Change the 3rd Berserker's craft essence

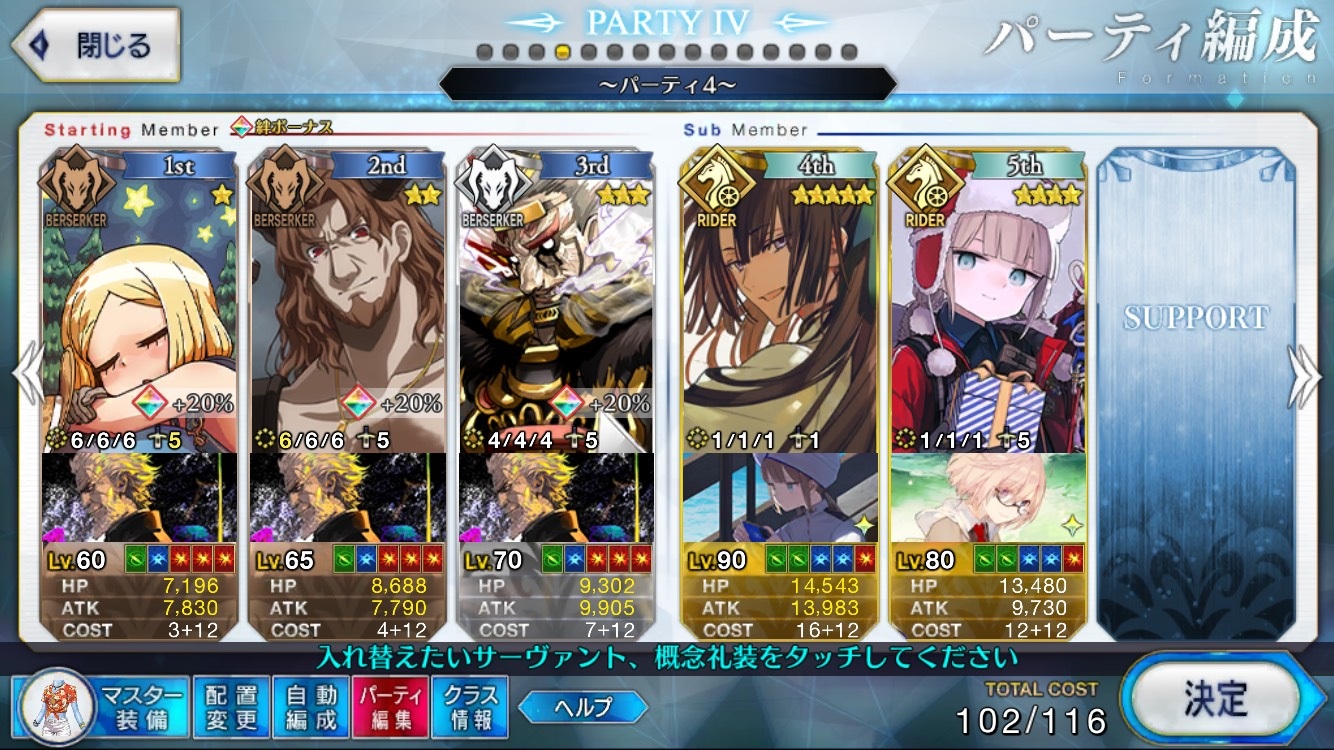click(556, 497)
